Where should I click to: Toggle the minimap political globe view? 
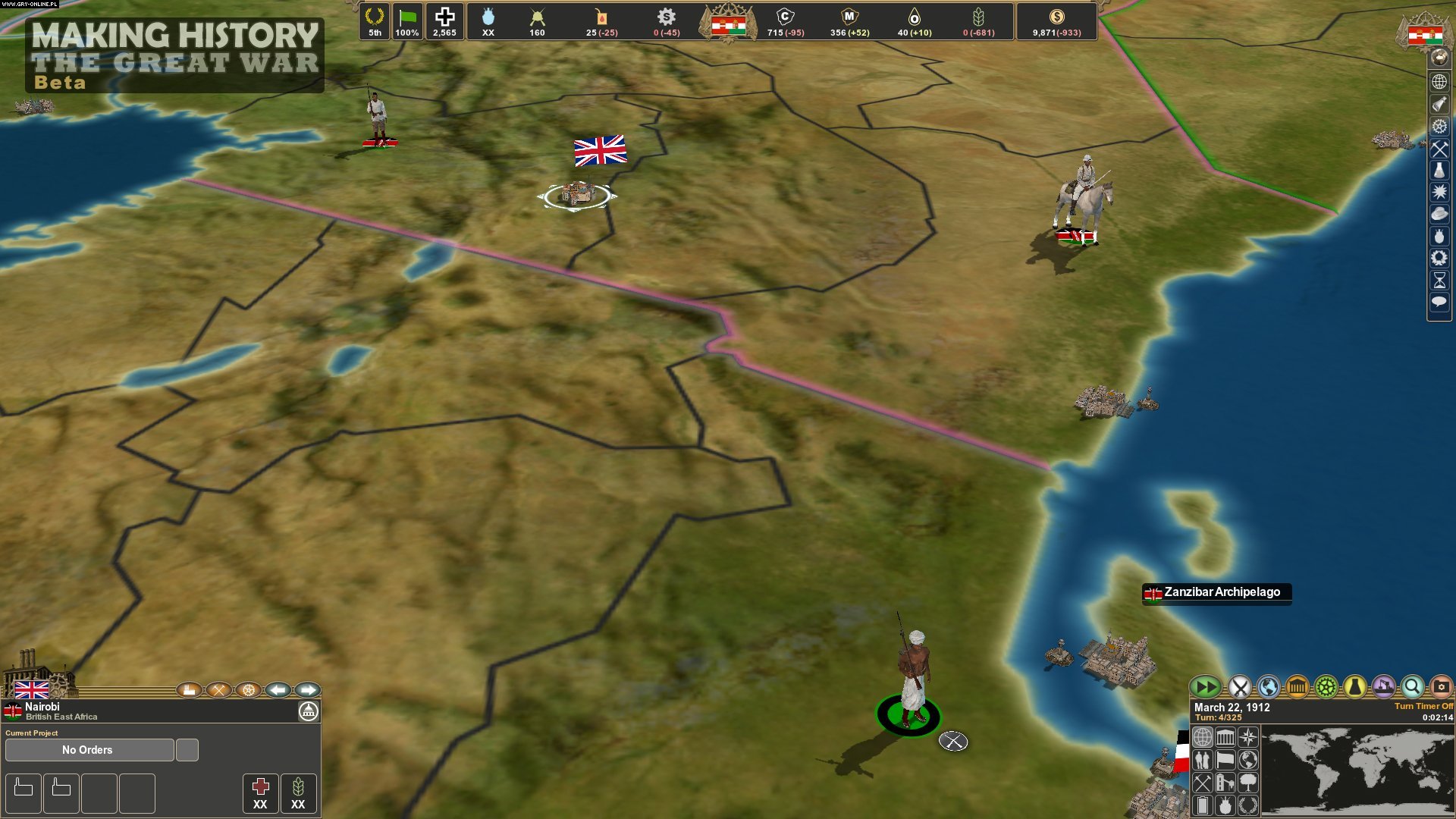pos(1248,761)
